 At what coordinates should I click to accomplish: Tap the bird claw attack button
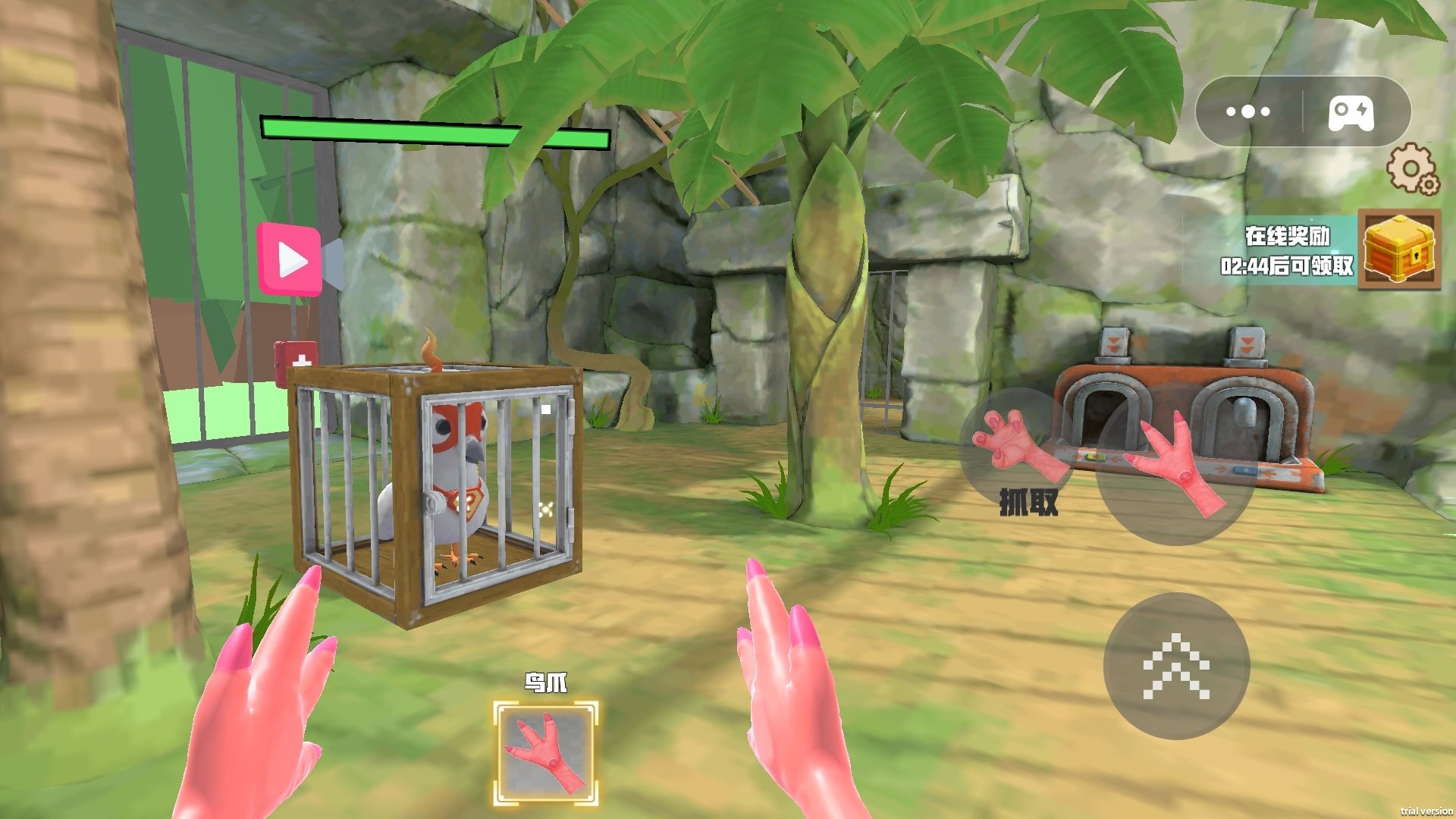coord(1172,465)
